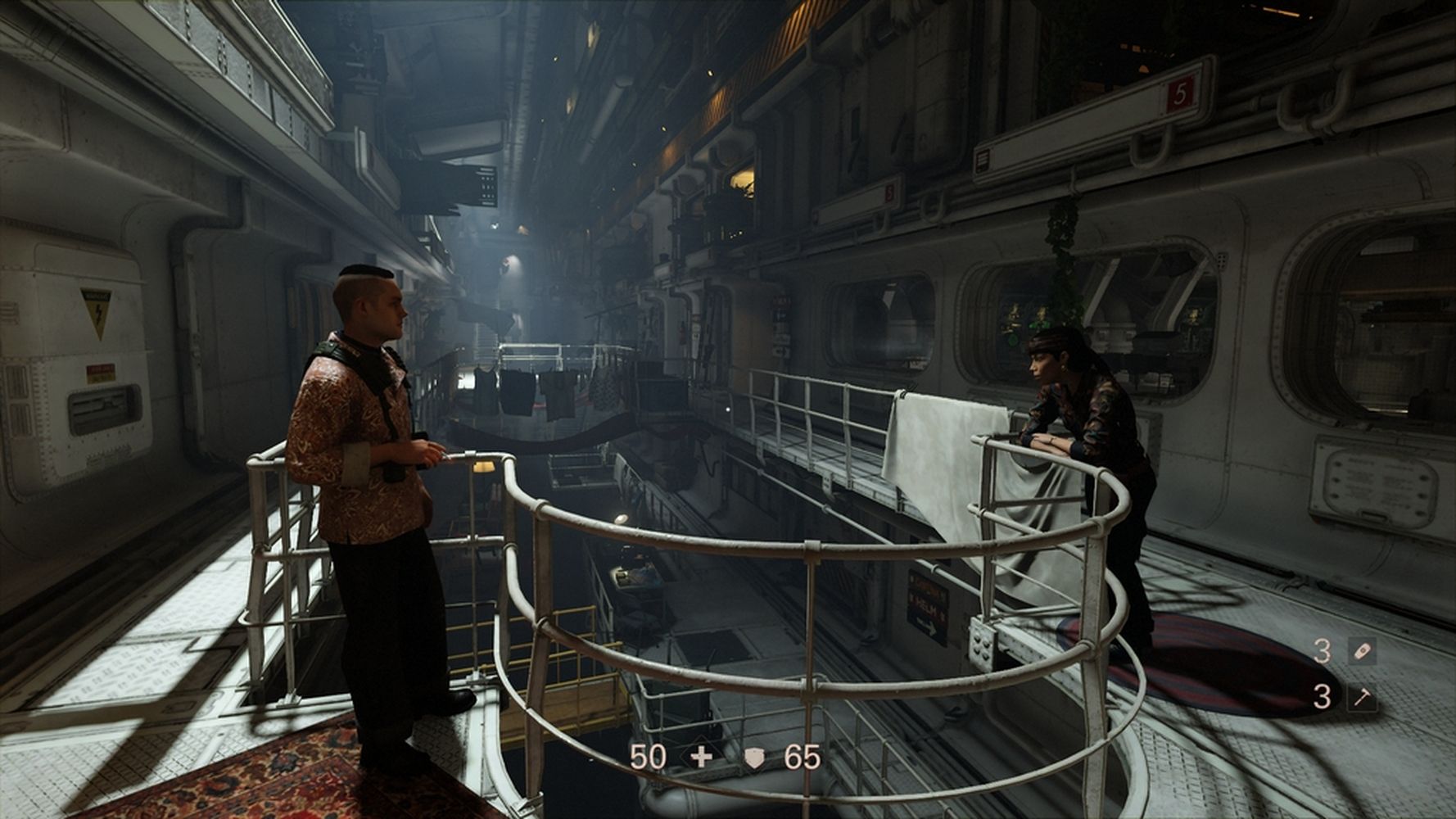Screen dimensions: 1456x819
Task: Select the hatchet icon in the HUD
Action: click(1361, 698)
